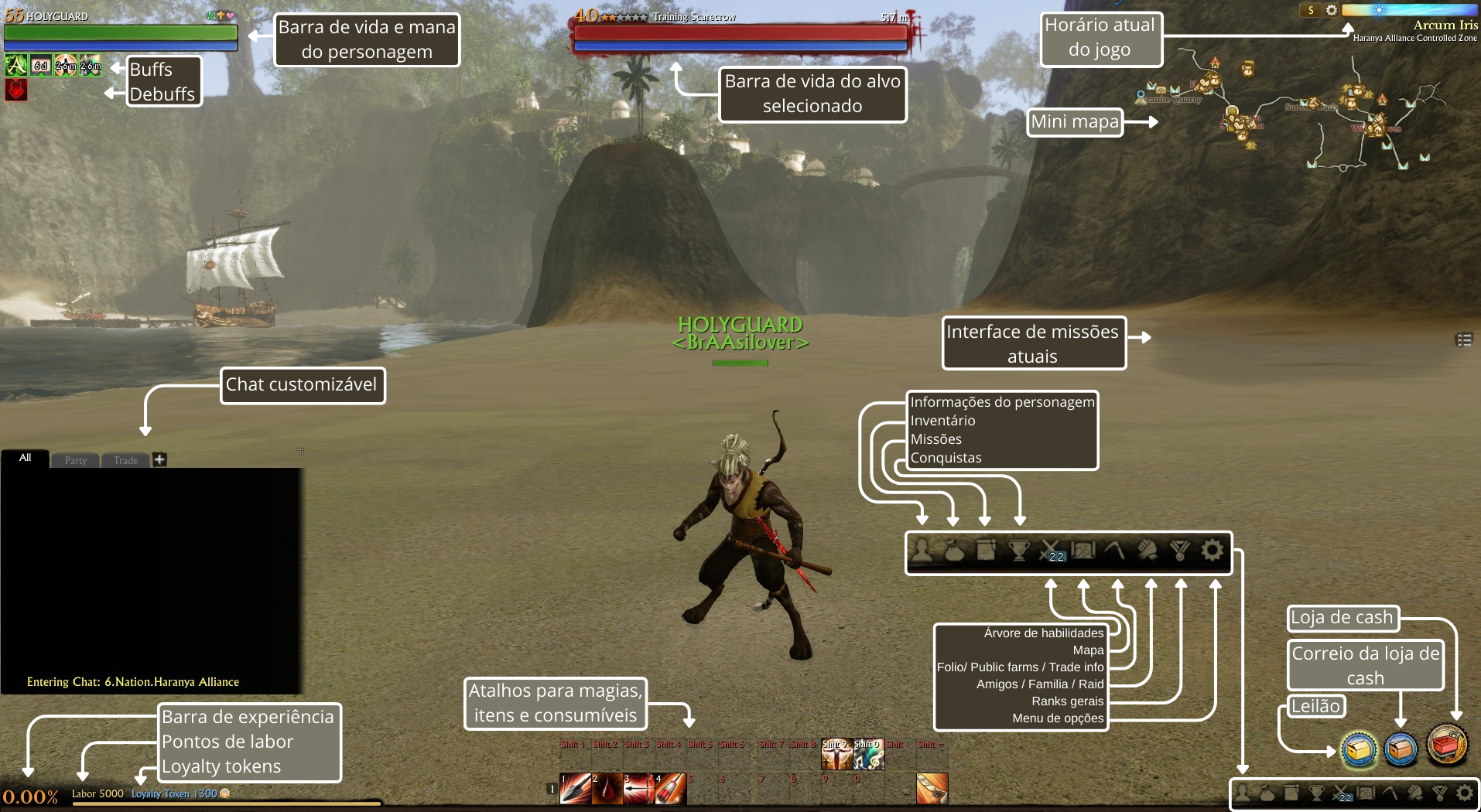The image size is (1481, 812).
Task: Activate the bow and arrow skill in slot 3
Action: click(x=639, y=789)
